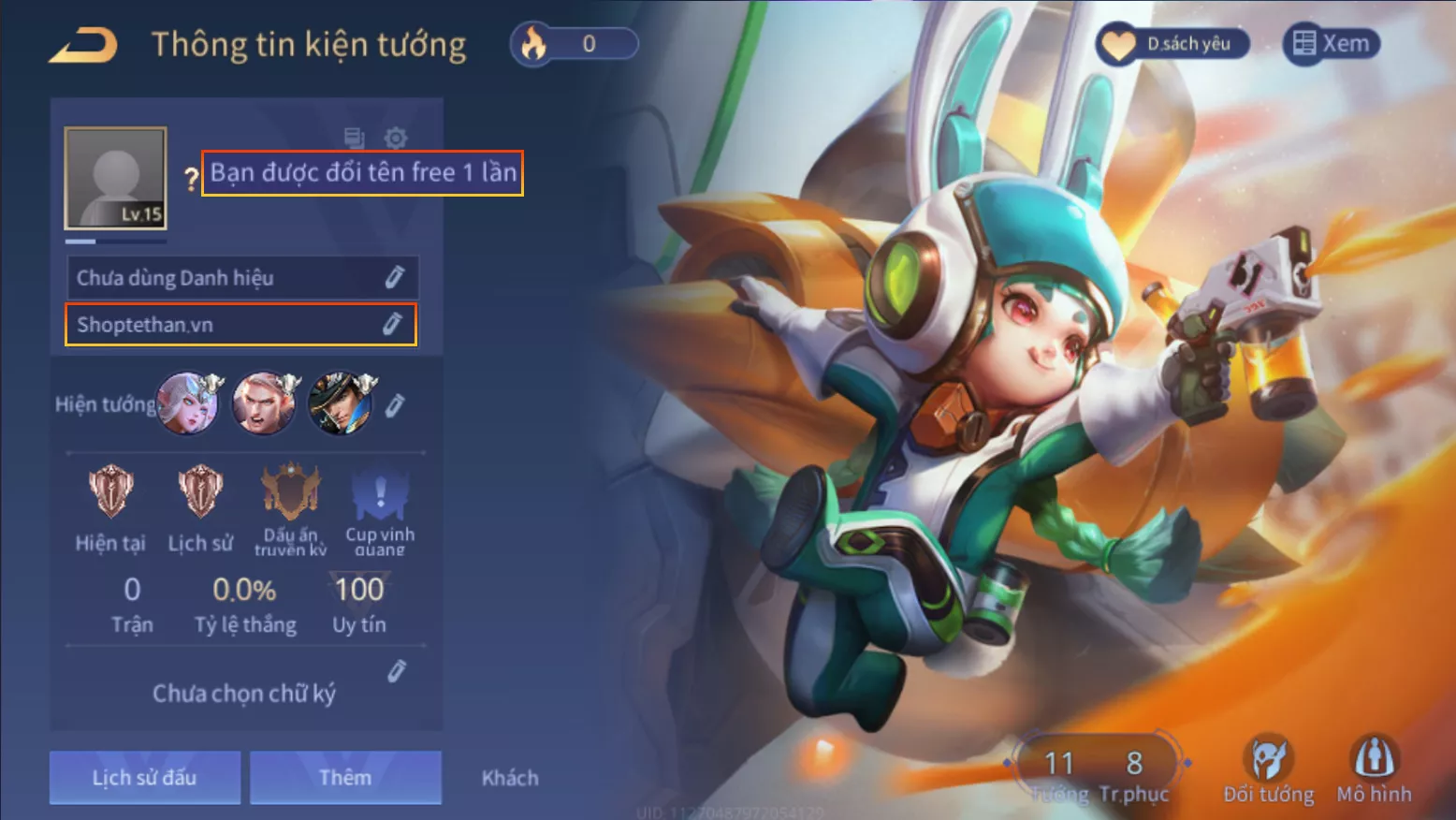1456x820 pixels.
Task: Edit the Chưa dùng Danh hiệu title
Action: pyautogui.click(x=394, y=277)
